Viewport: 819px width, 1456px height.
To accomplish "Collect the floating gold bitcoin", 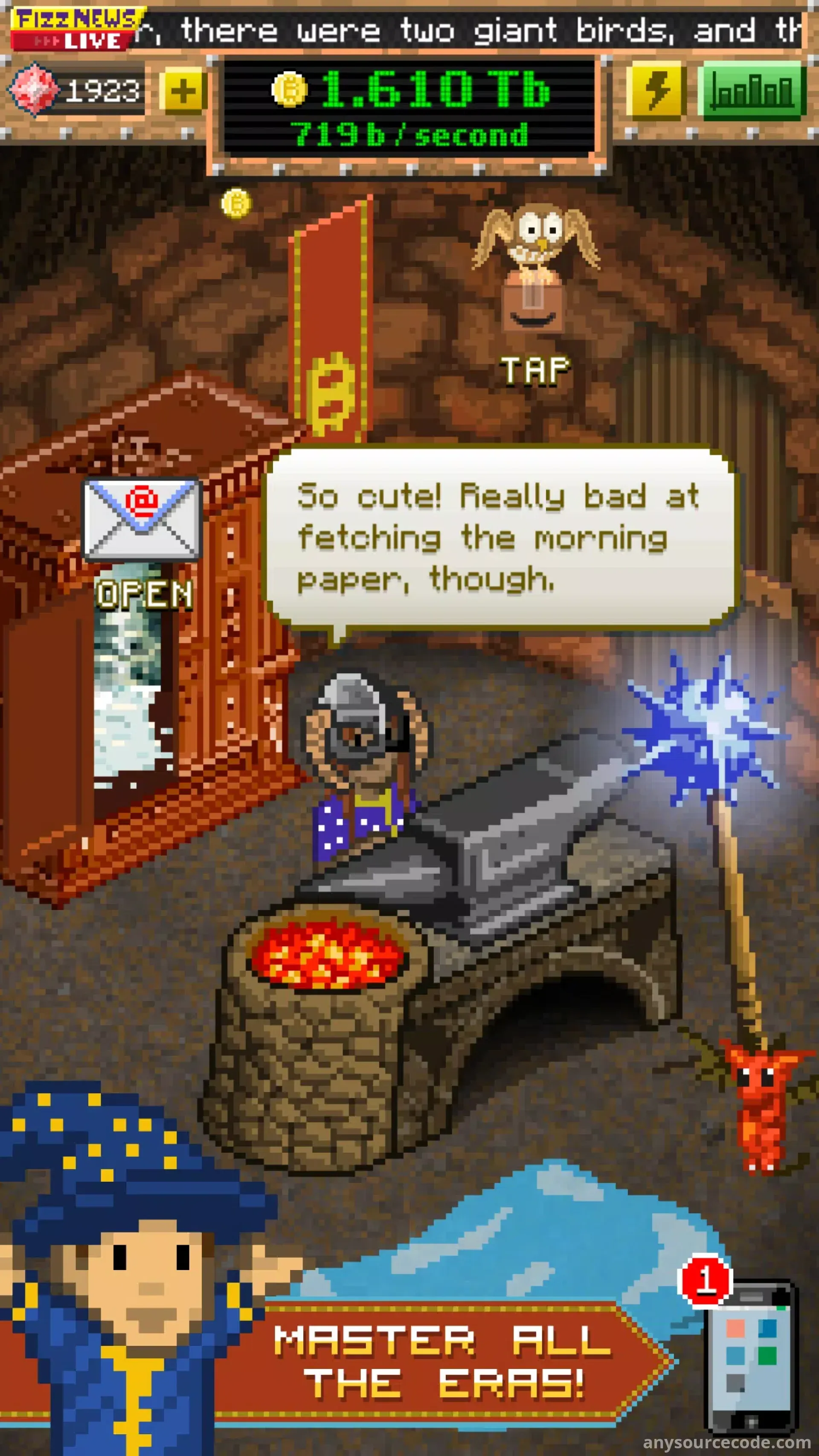I will coord(236,203).
